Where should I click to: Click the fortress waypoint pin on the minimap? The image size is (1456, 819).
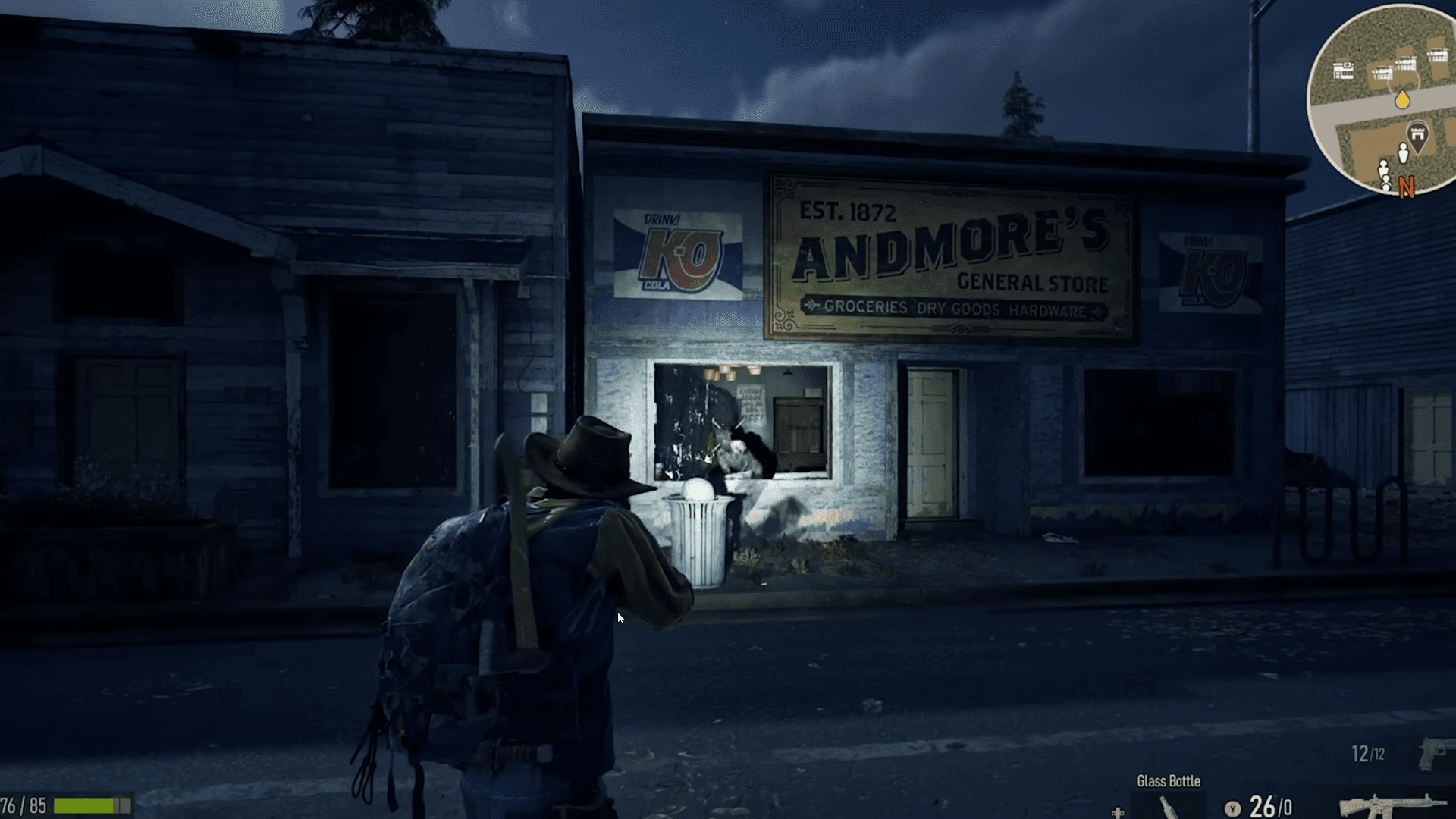coord(1417,134)
